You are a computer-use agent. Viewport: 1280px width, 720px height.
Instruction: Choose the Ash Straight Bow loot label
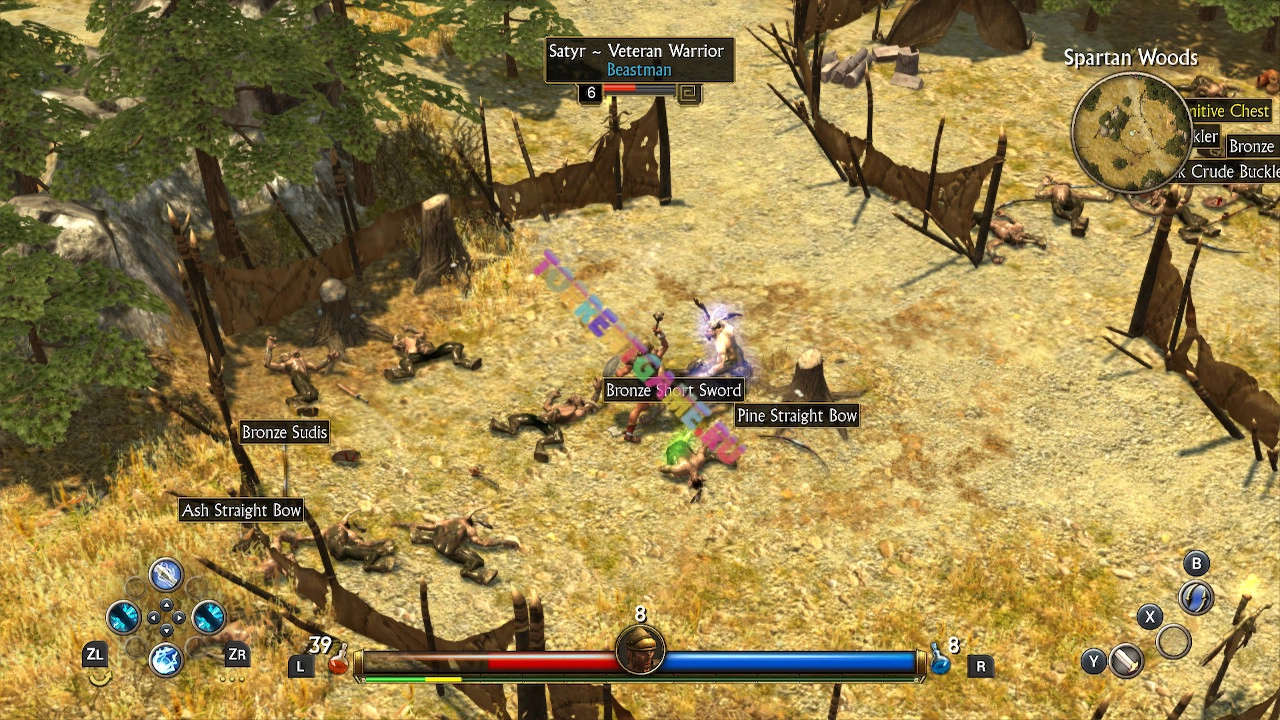241,510
